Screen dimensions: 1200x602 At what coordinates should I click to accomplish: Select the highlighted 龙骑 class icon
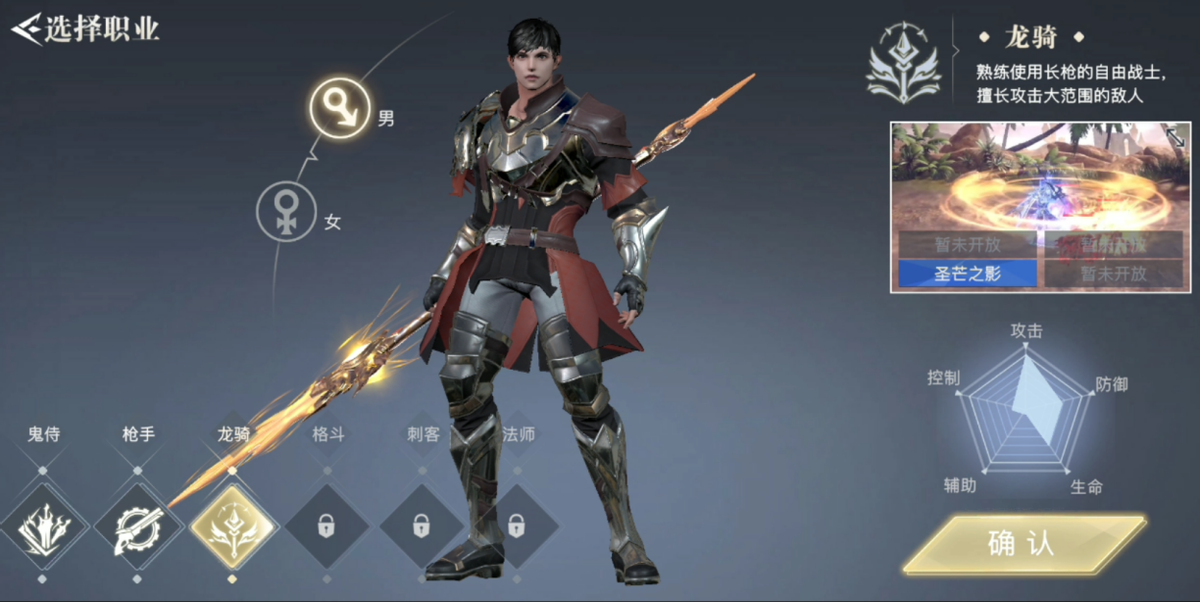(232, 526)
